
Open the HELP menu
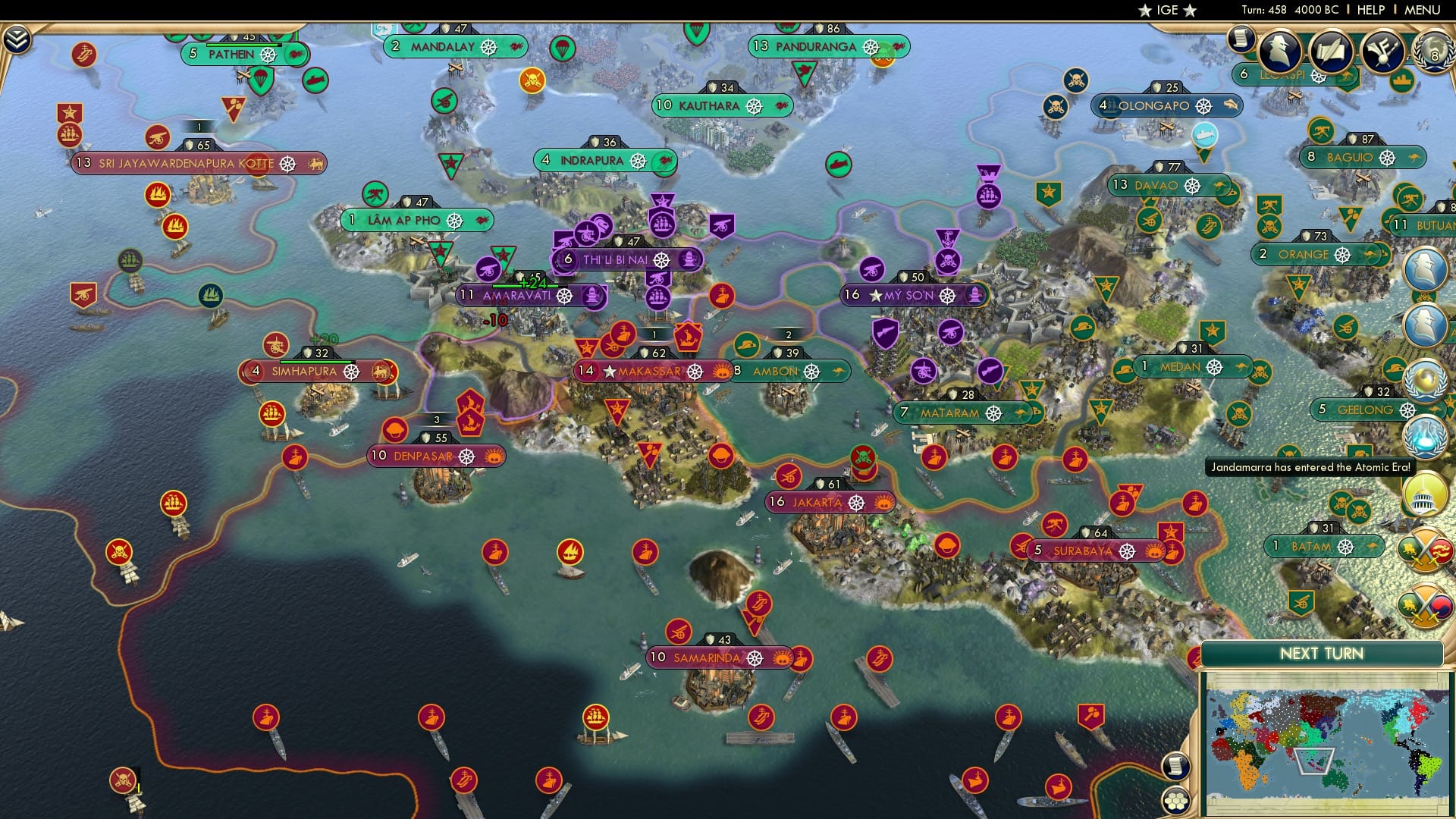[1370, 10]
